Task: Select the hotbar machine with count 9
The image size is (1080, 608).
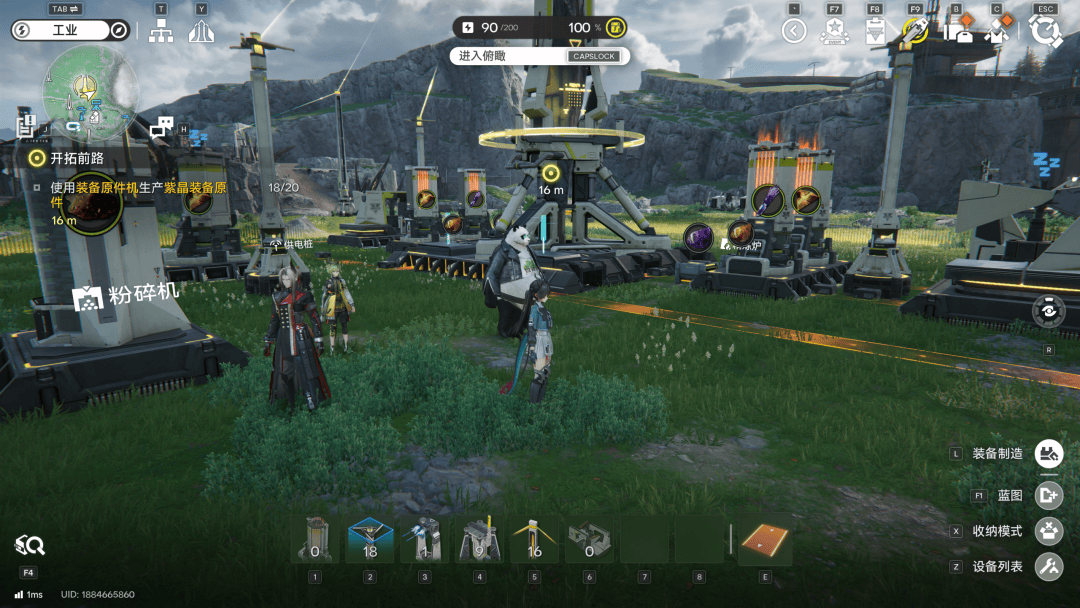Action: coord(479,541)
